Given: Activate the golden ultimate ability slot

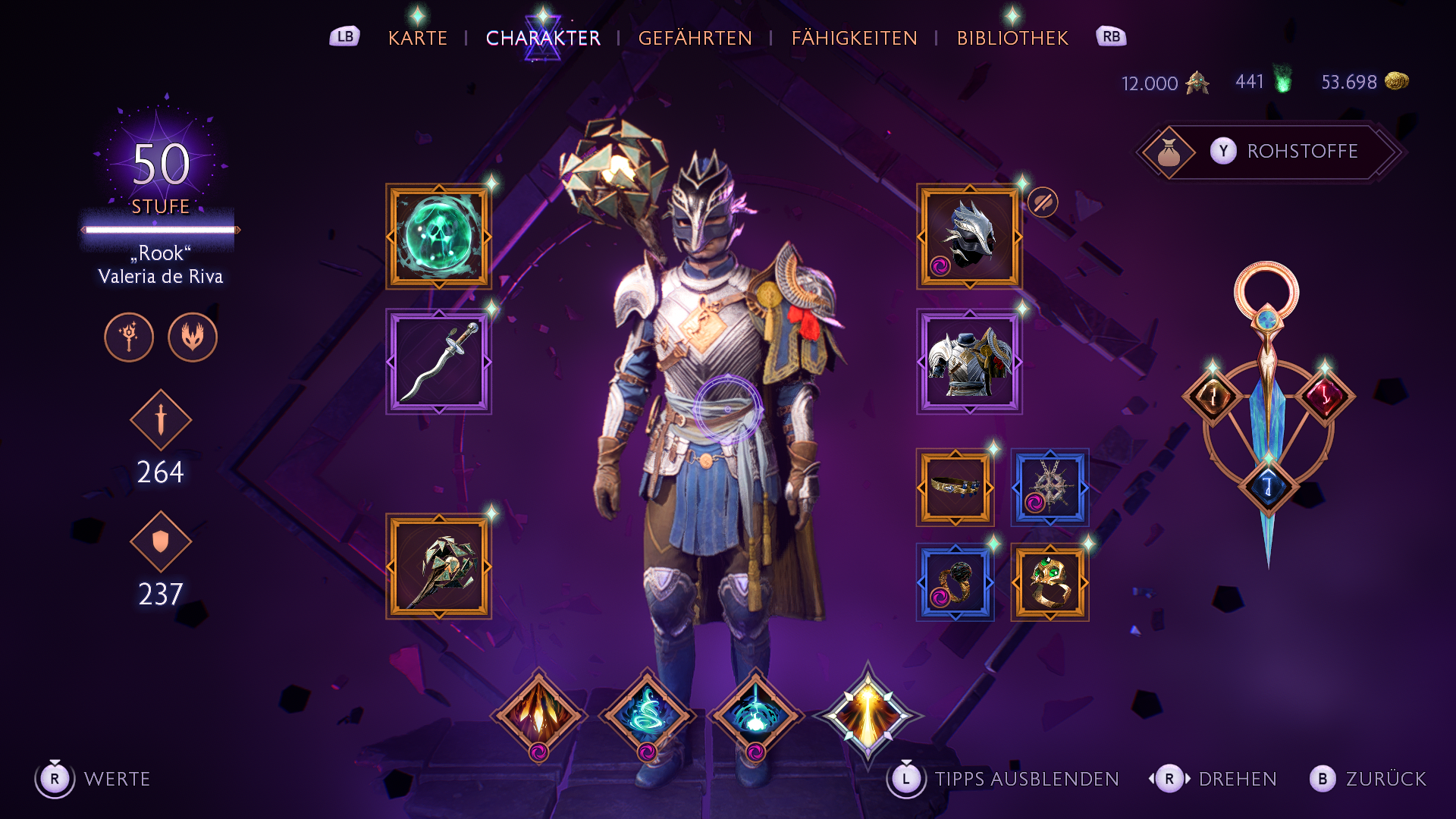Looking at the screenshot, I should [x=868, y=714].
